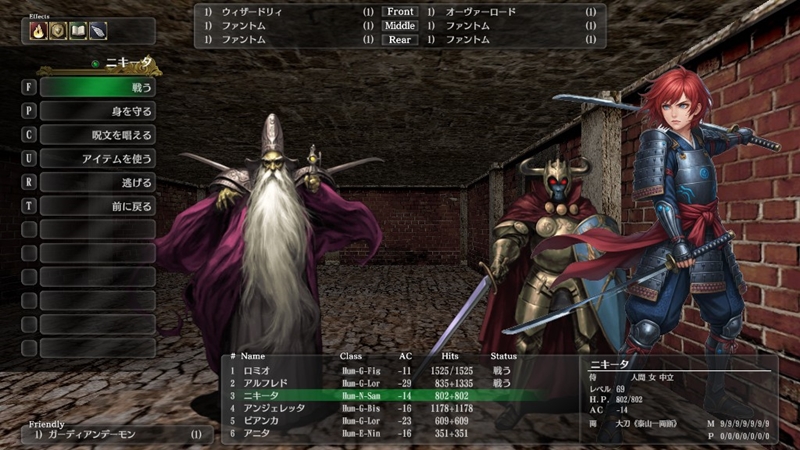Choose the 戦う (Fight) command
Screen dimensions: 800x450
[x=97, y=87]
